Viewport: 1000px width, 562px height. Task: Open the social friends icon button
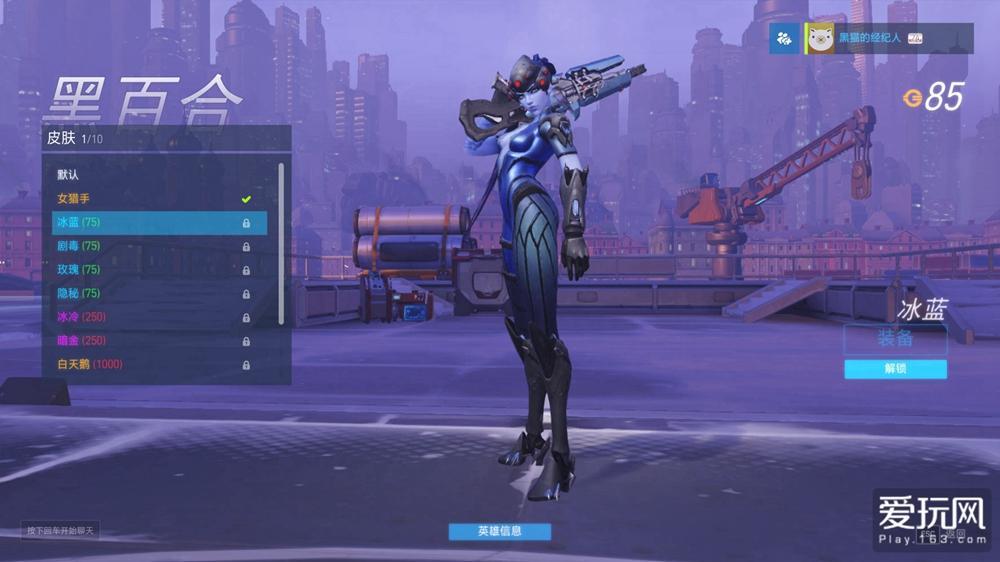coord(784,38)
